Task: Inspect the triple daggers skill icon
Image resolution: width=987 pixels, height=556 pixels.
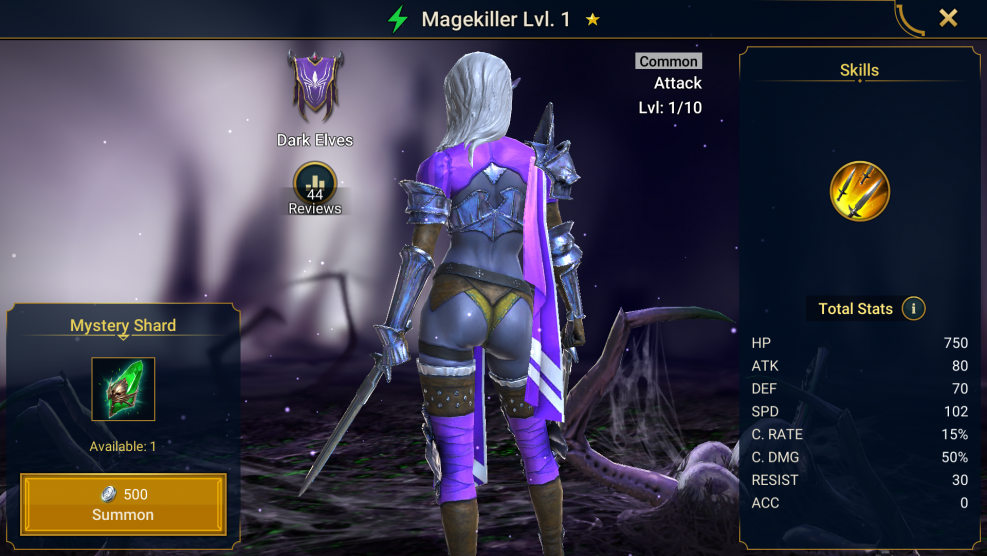Action: point(859,191)
